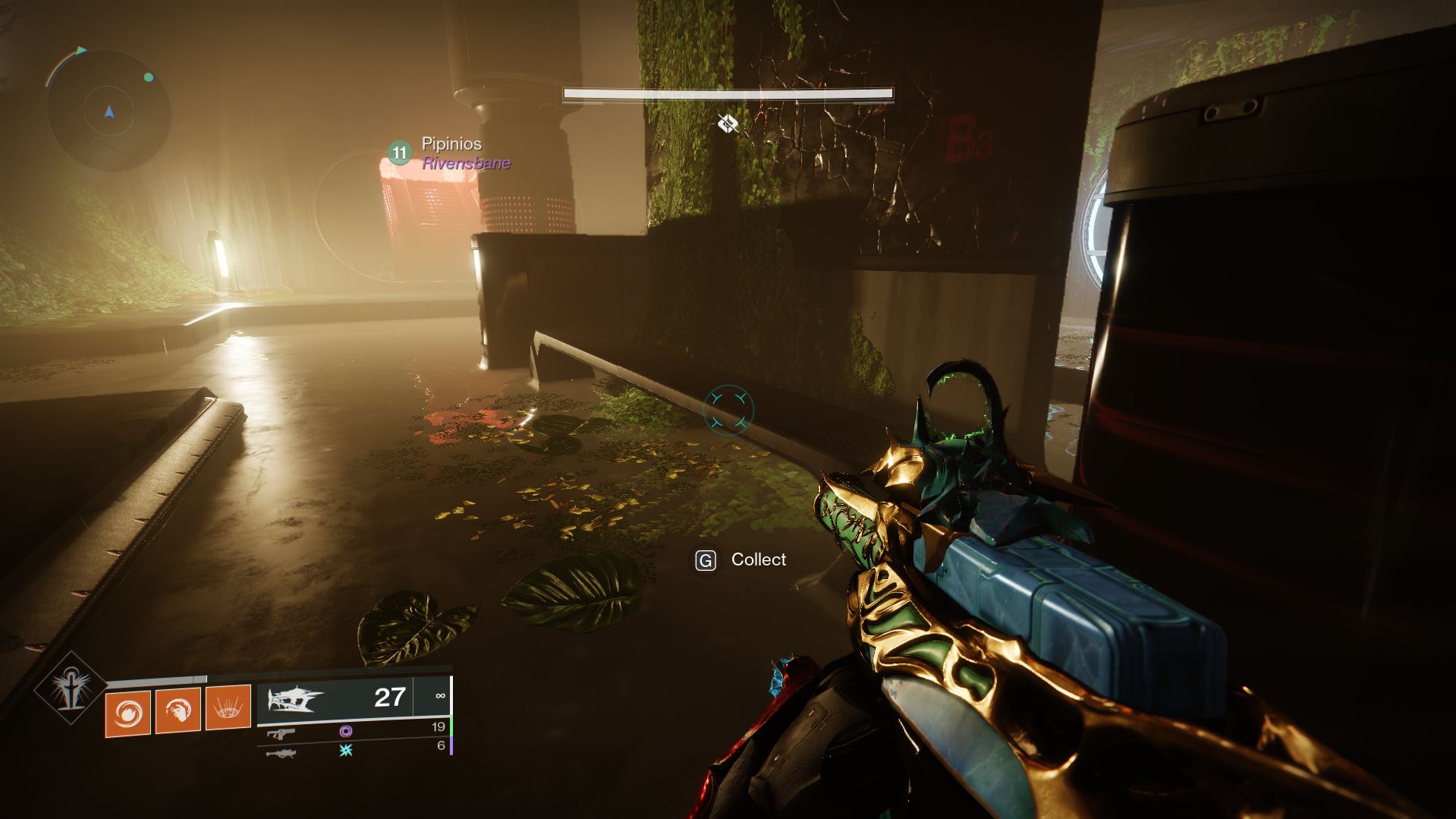
Task: Select the objective marker below the progress bar
Action: click(x=728, y=123)
